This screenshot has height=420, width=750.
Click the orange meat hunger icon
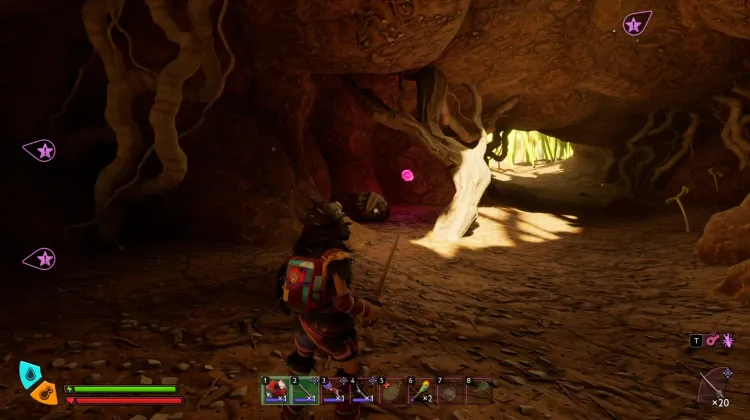point(44,392)
